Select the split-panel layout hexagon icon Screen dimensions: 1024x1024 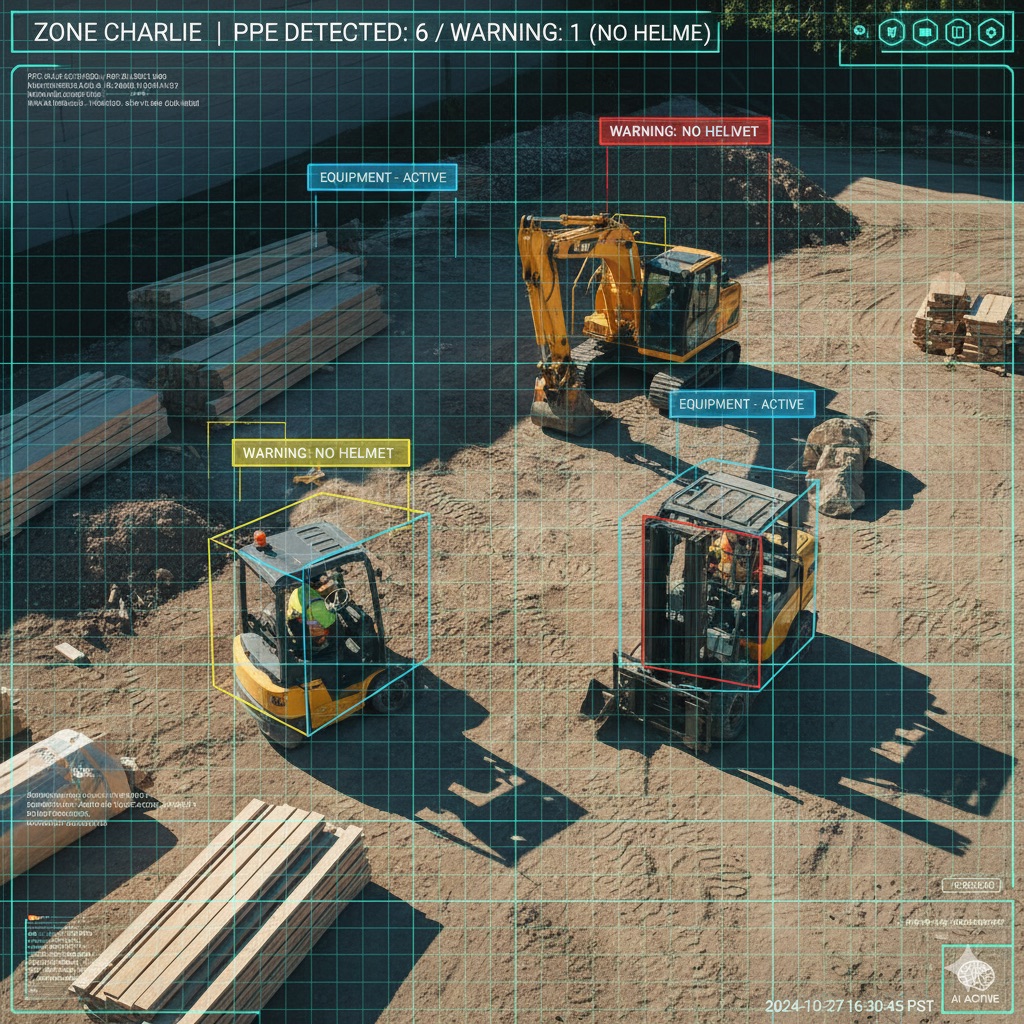pyautogui.click(x=957, y=33)
